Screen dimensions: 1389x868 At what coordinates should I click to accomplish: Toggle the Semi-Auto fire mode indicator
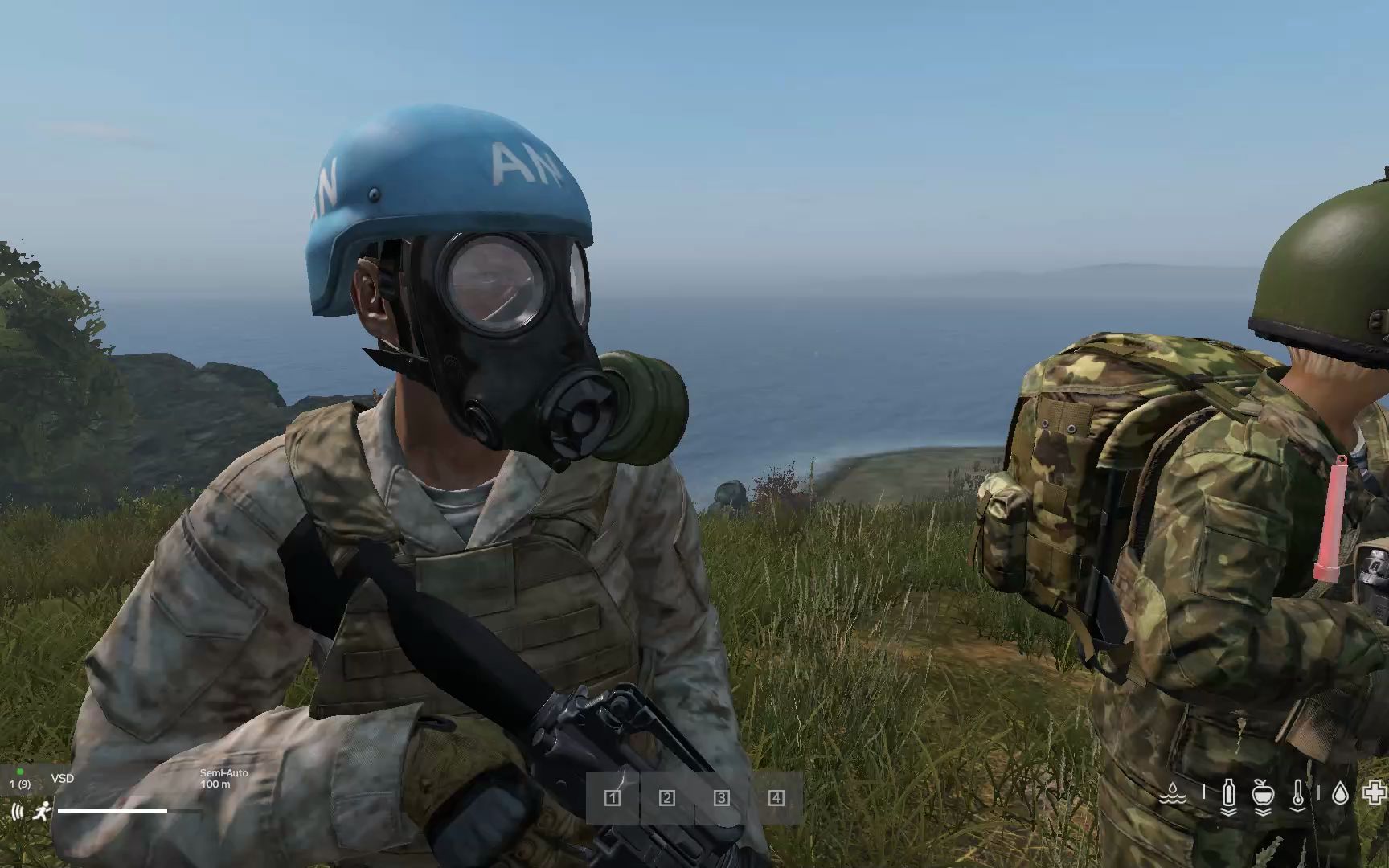pyautogui.click(x=224, y=773)
